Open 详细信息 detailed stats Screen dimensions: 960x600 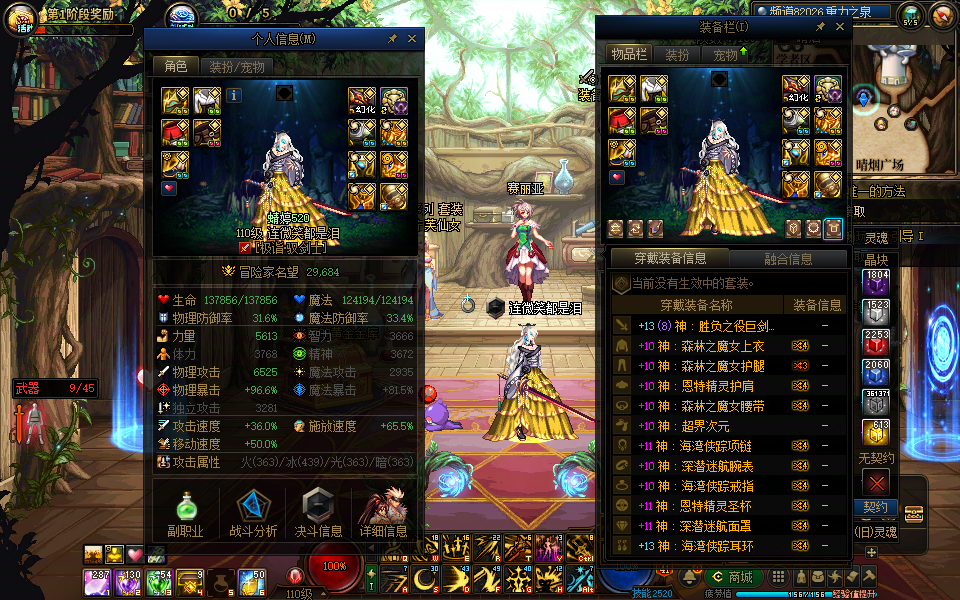click(x=384, y=513)
